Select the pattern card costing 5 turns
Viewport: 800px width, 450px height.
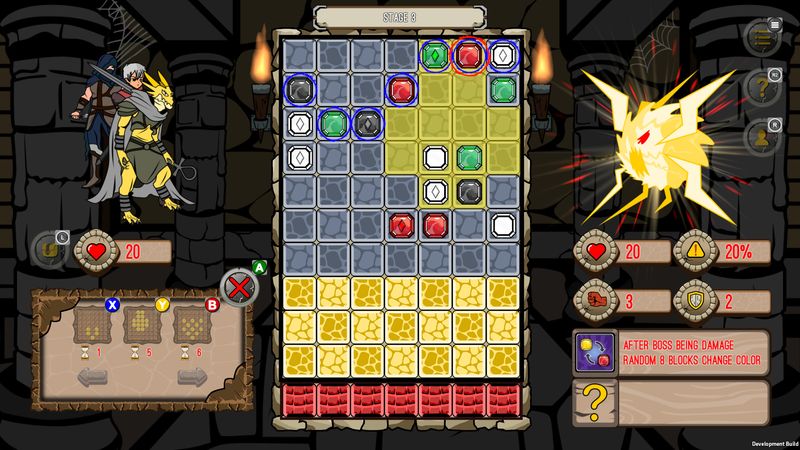tap(141, 325)
